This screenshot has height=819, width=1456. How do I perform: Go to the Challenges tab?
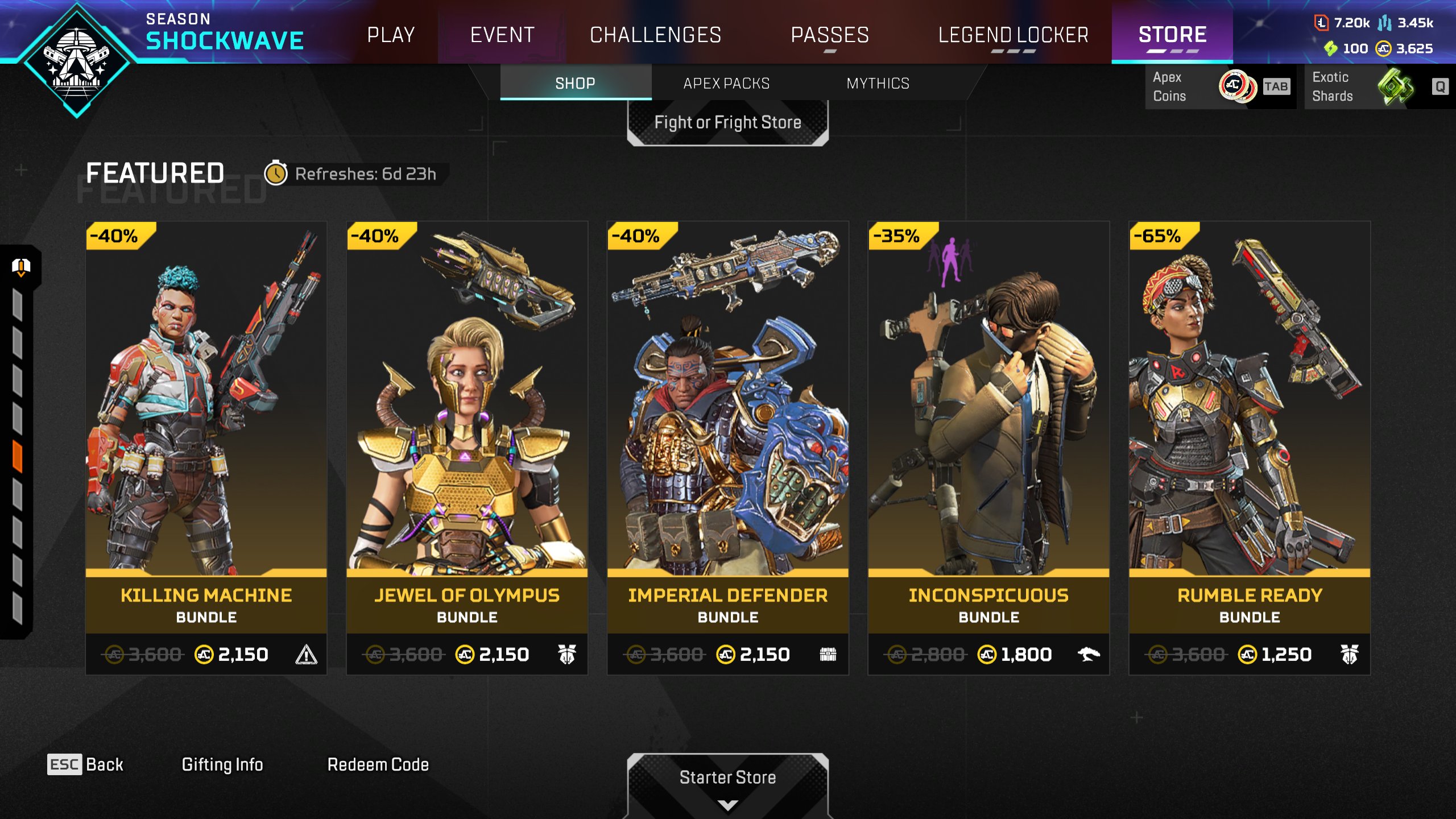(655, 35)
